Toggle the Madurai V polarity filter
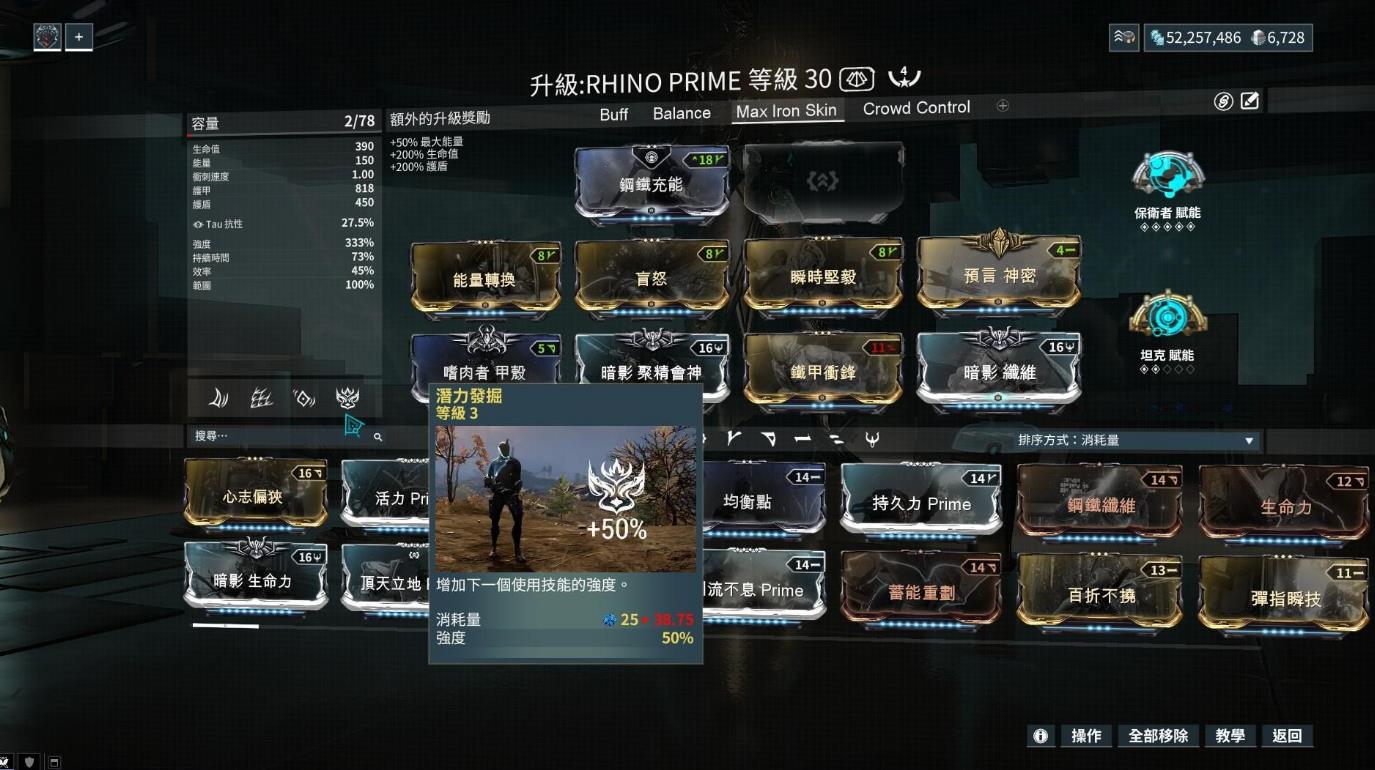The width and height of the screenshot is (1375, 770). click(x=733, y=437)
